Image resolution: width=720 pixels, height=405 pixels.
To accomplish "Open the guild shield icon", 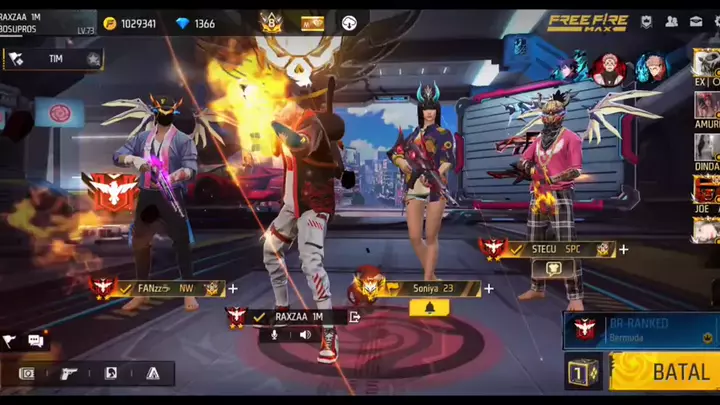I will click(646, 22).
